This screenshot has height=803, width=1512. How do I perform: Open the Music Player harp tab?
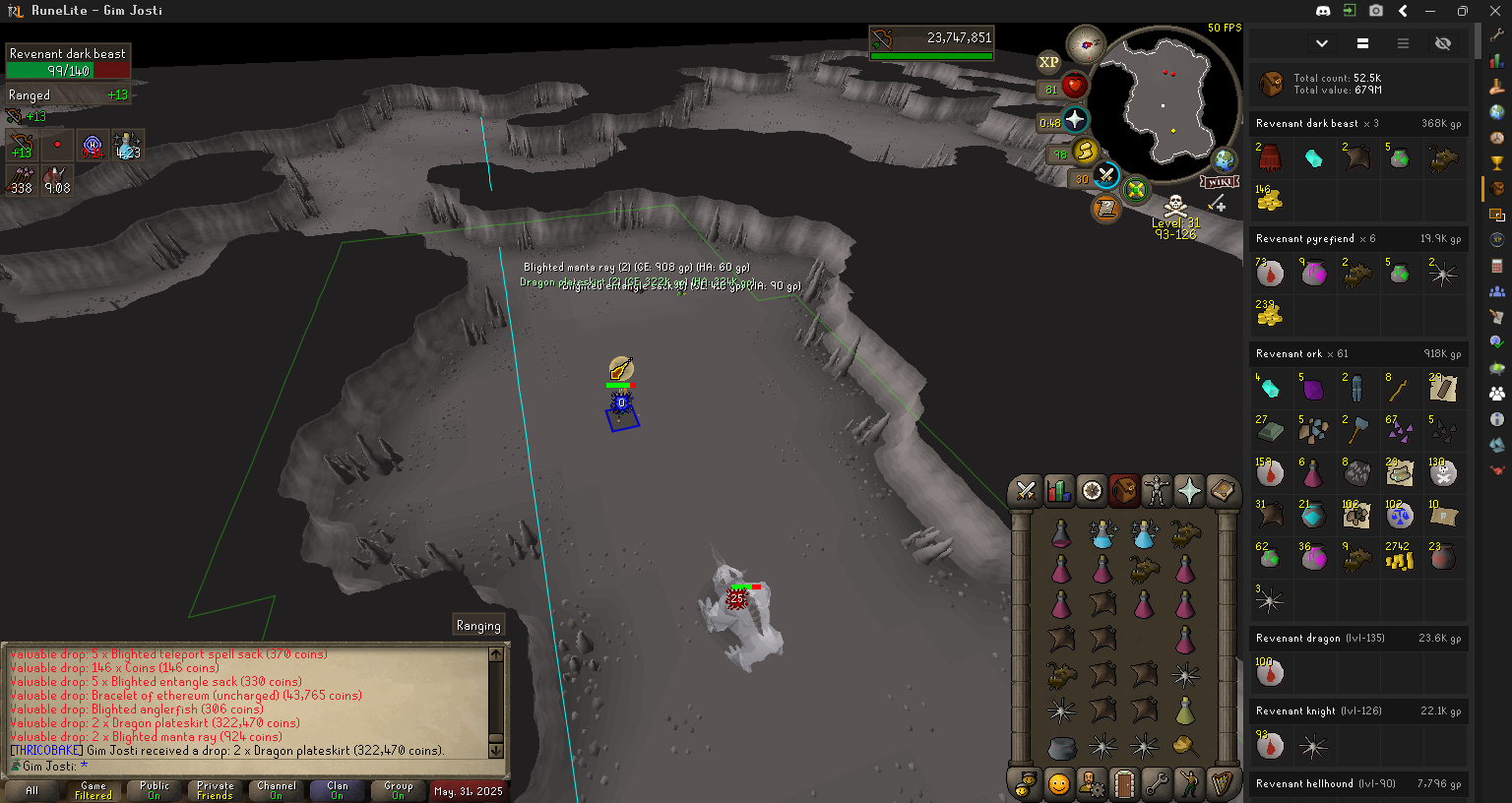tap(1223, 784)
